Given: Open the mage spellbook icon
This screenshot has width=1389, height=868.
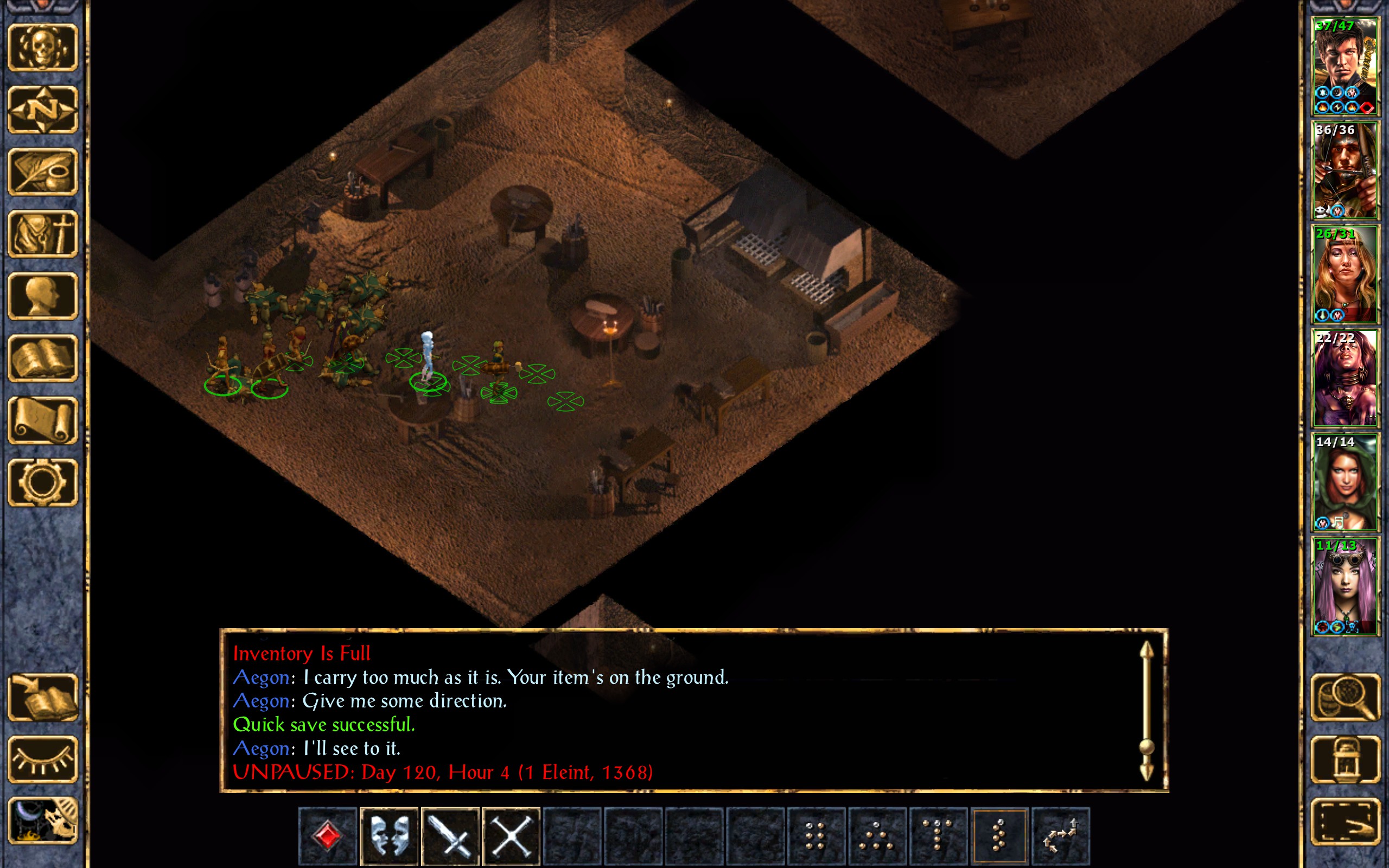Looking at the screenshot, I should (x=42, y=358).
